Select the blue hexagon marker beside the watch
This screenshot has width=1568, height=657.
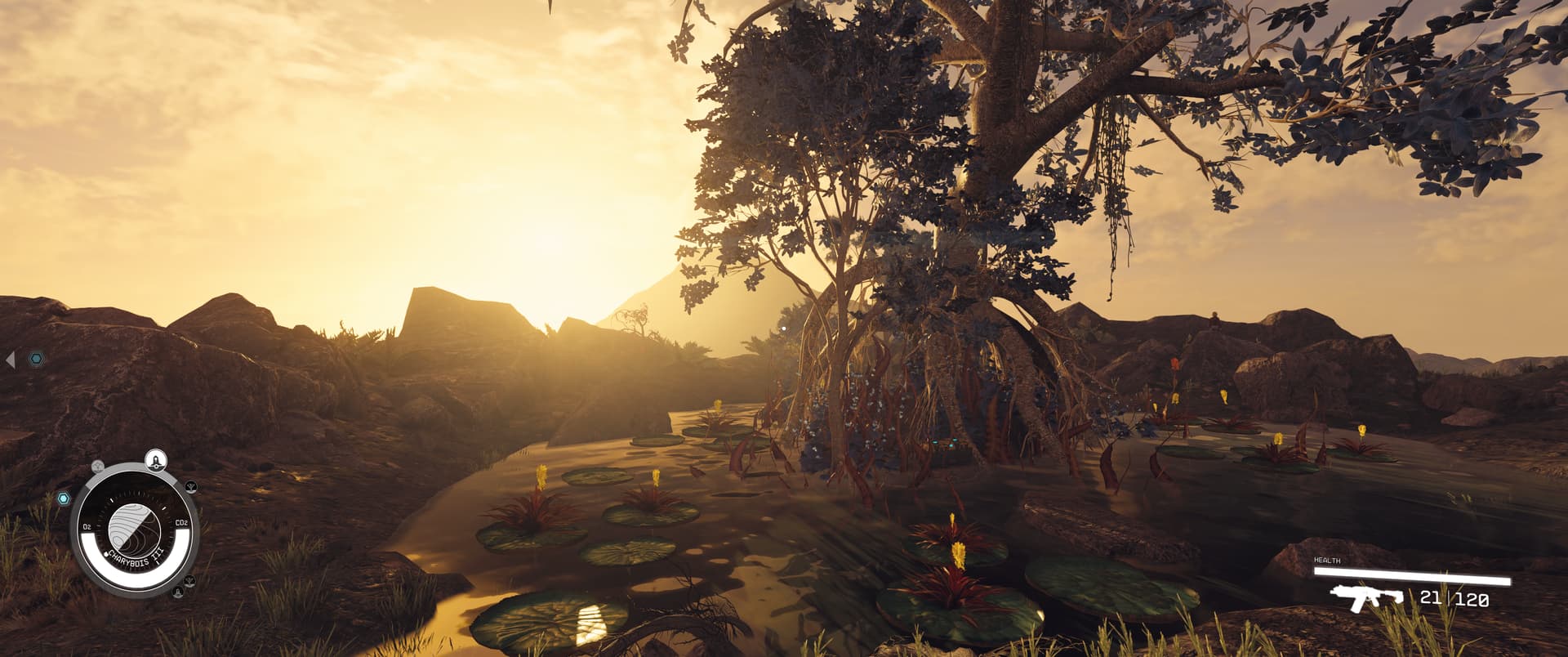click(63, 498)
